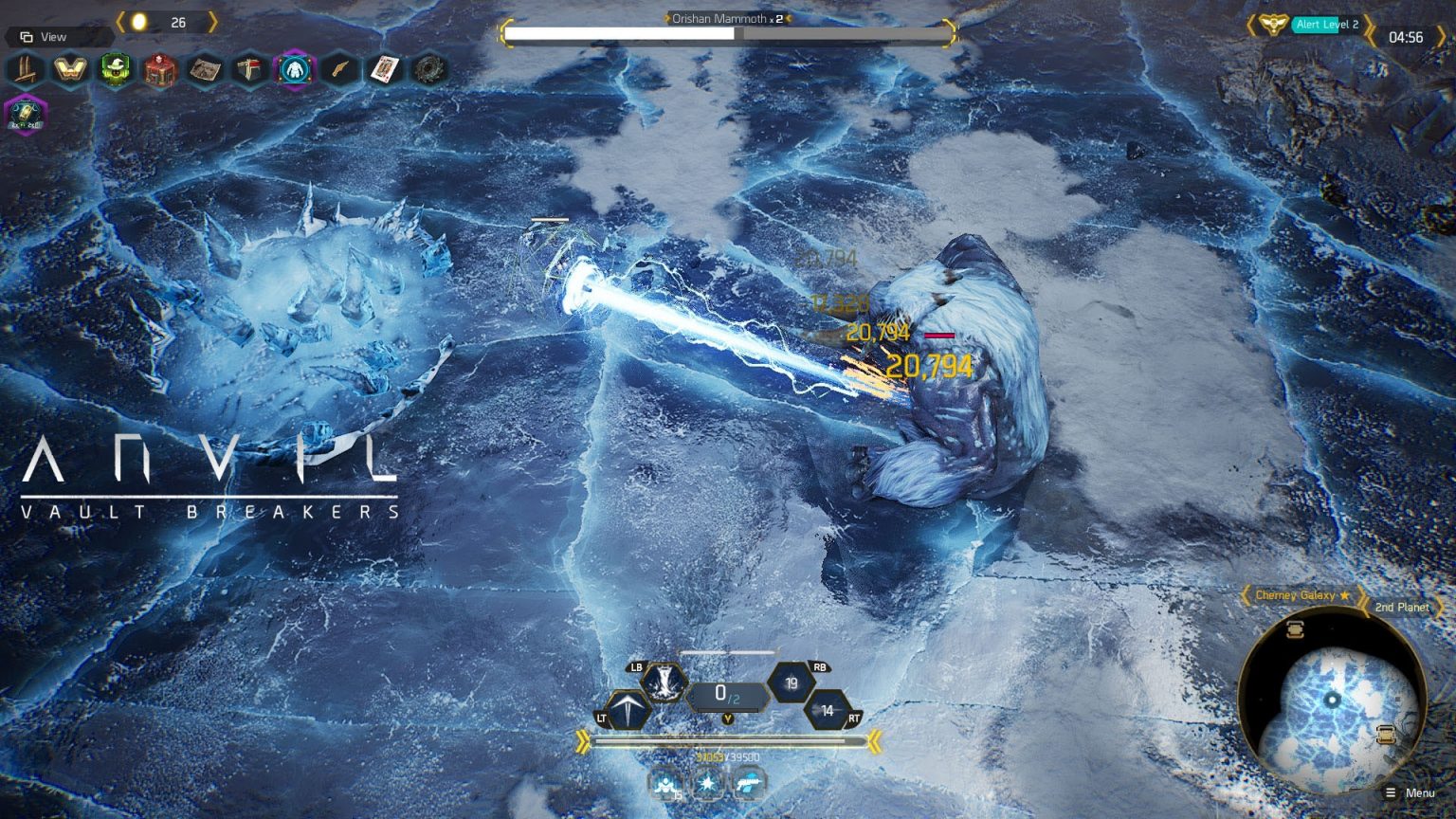1456x819 pixels.
Task: Click the golden V emblem icon
Action: point(70,70)
